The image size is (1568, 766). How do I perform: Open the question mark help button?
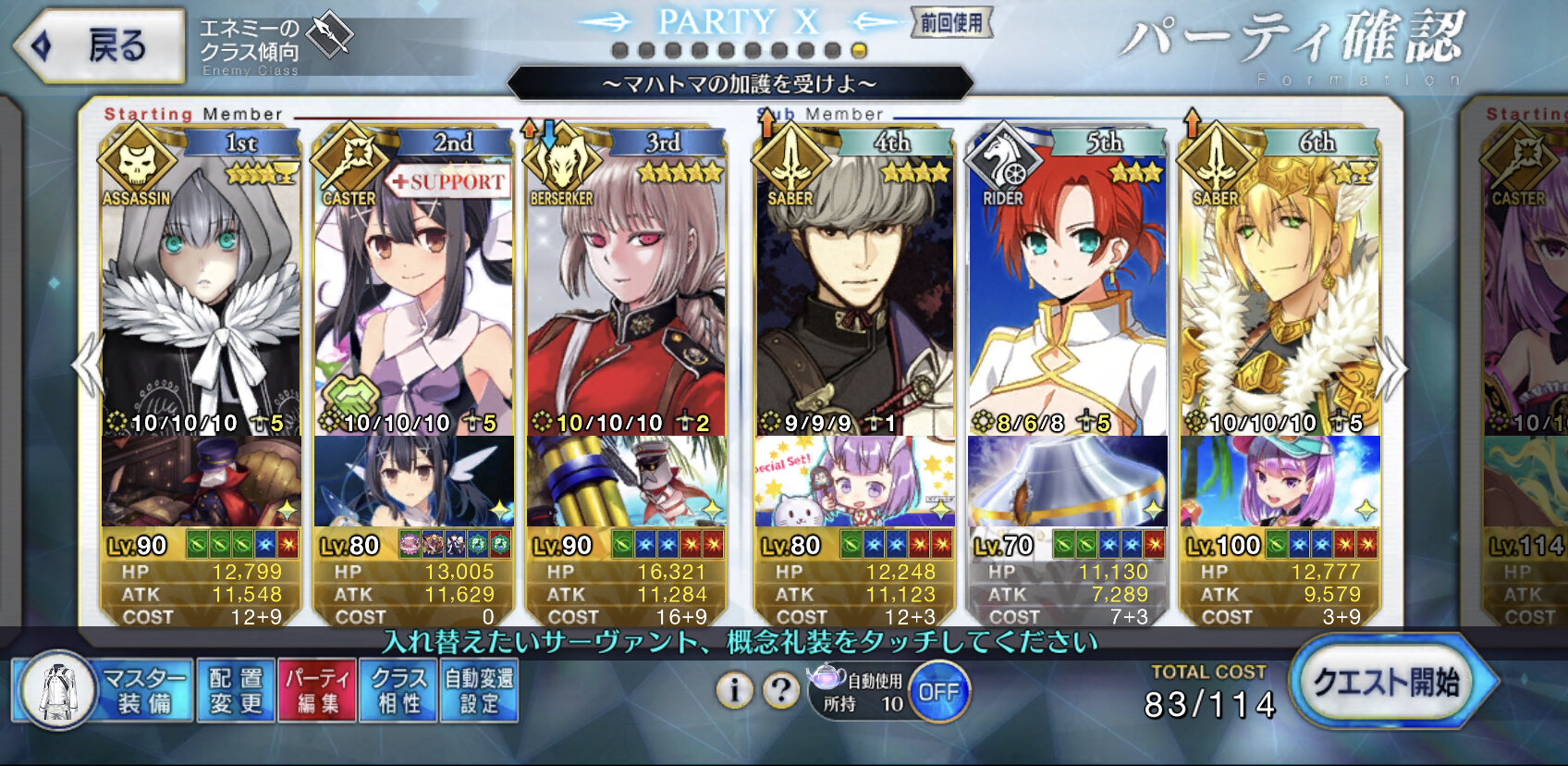781,690
